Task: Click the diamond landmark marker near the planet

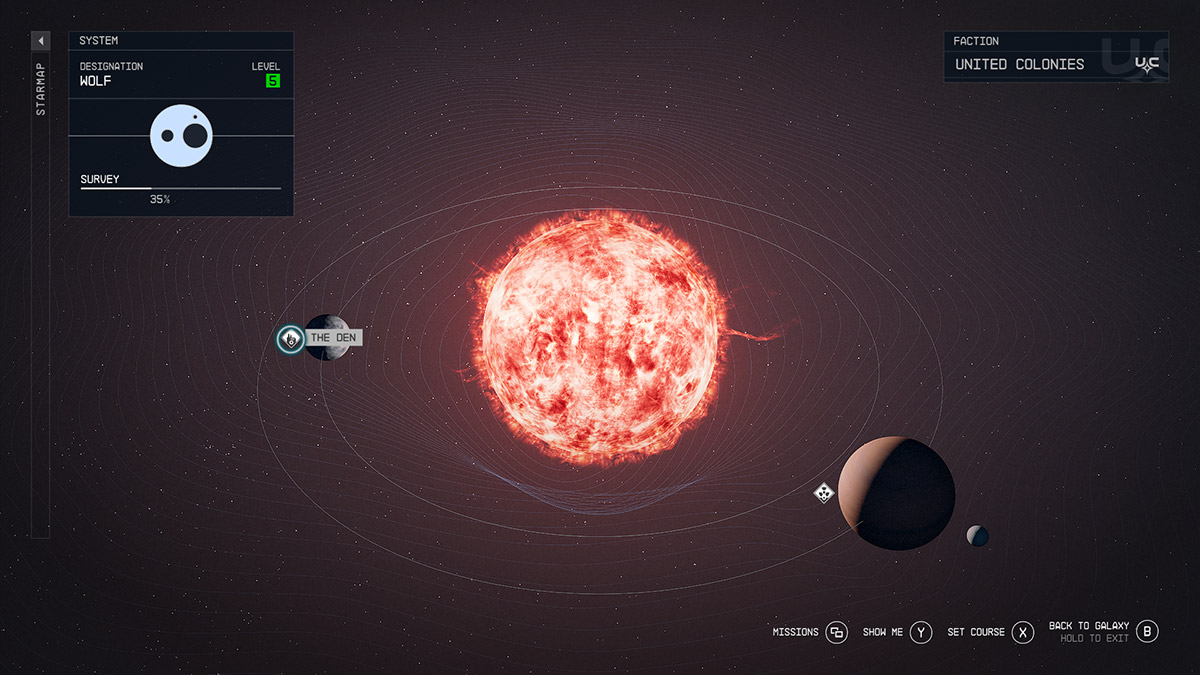Action: click(823, 492)
